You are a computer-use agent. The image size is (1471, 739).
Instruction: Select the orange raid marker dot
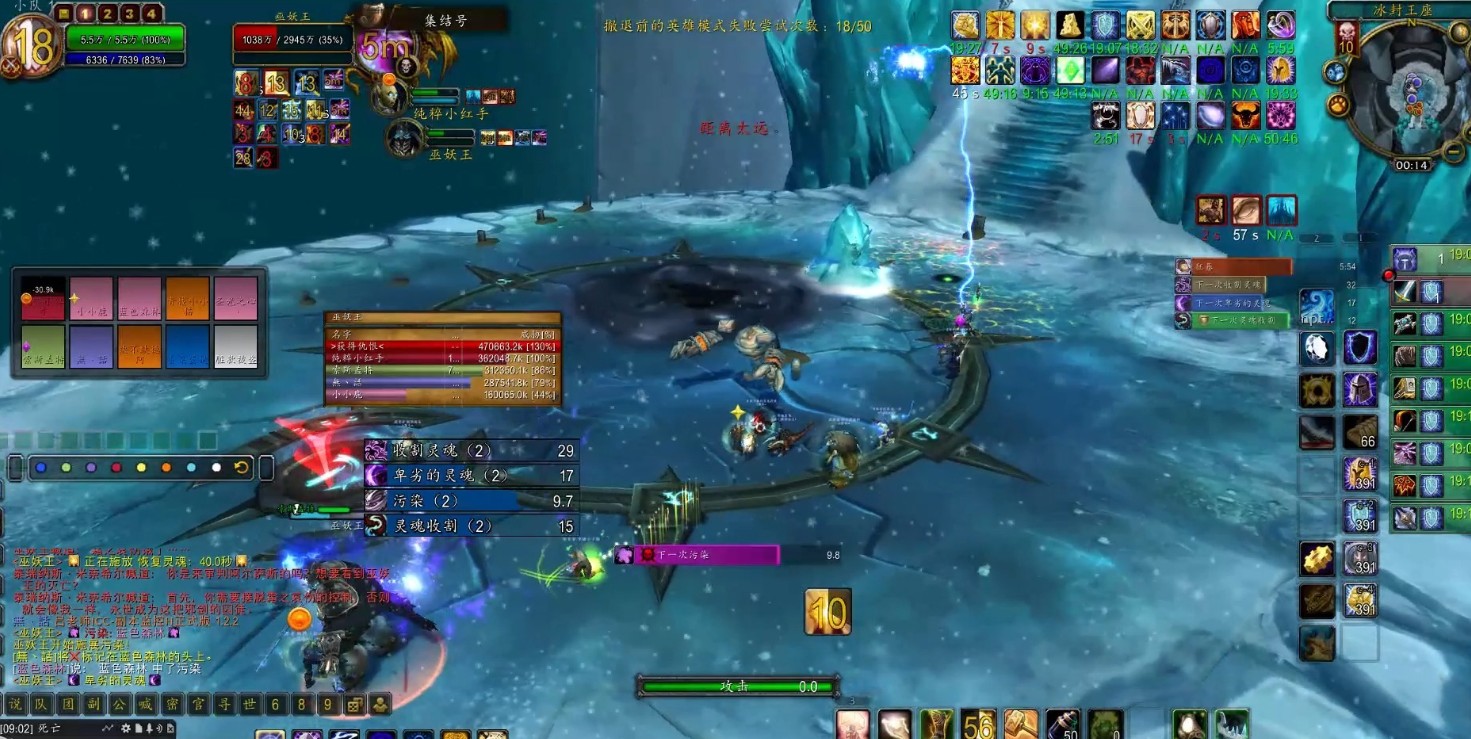pyautogui.click(x=165, y=467)
